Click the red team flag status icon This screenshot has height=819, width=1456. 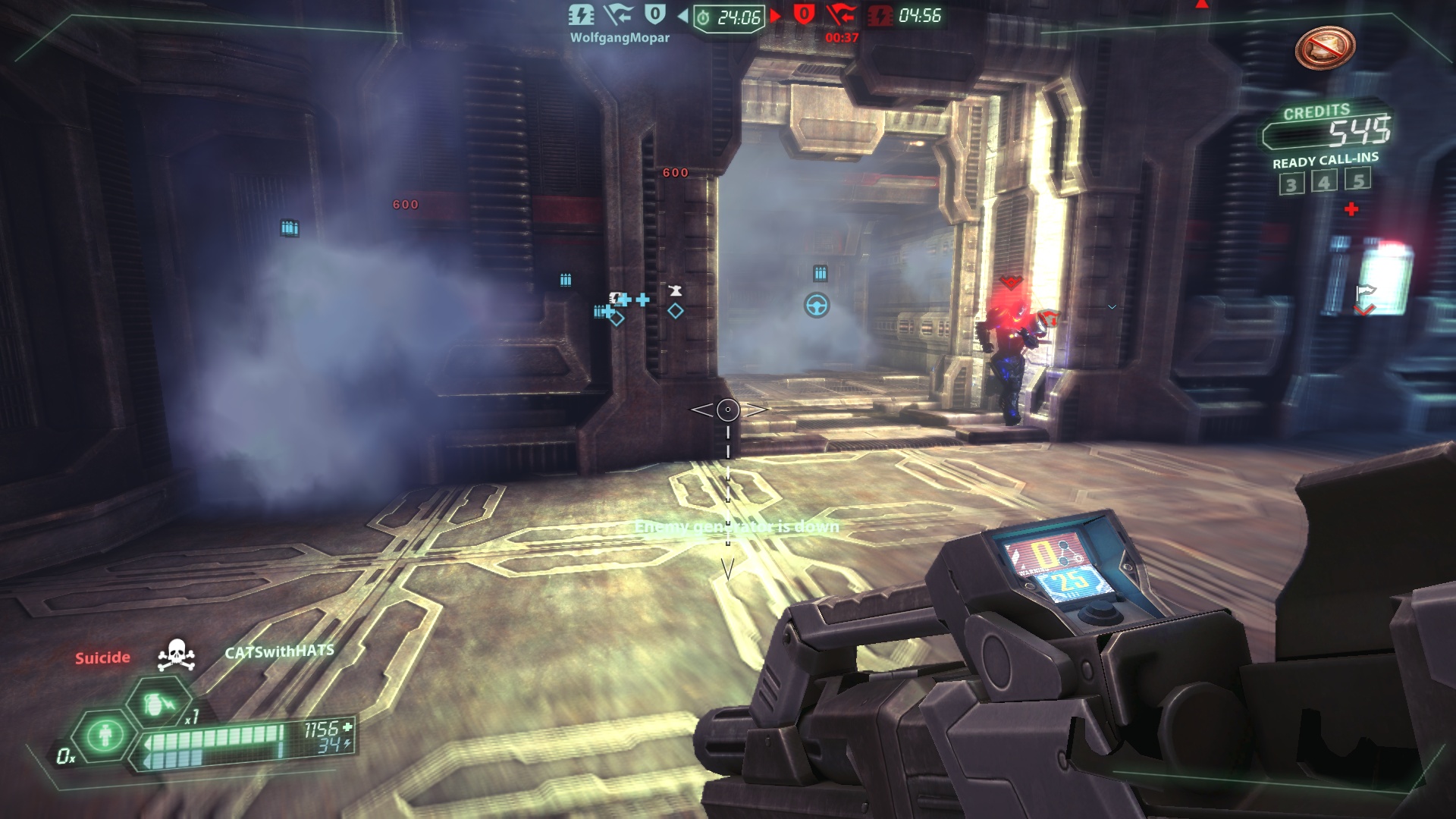(x=841, y=15)
